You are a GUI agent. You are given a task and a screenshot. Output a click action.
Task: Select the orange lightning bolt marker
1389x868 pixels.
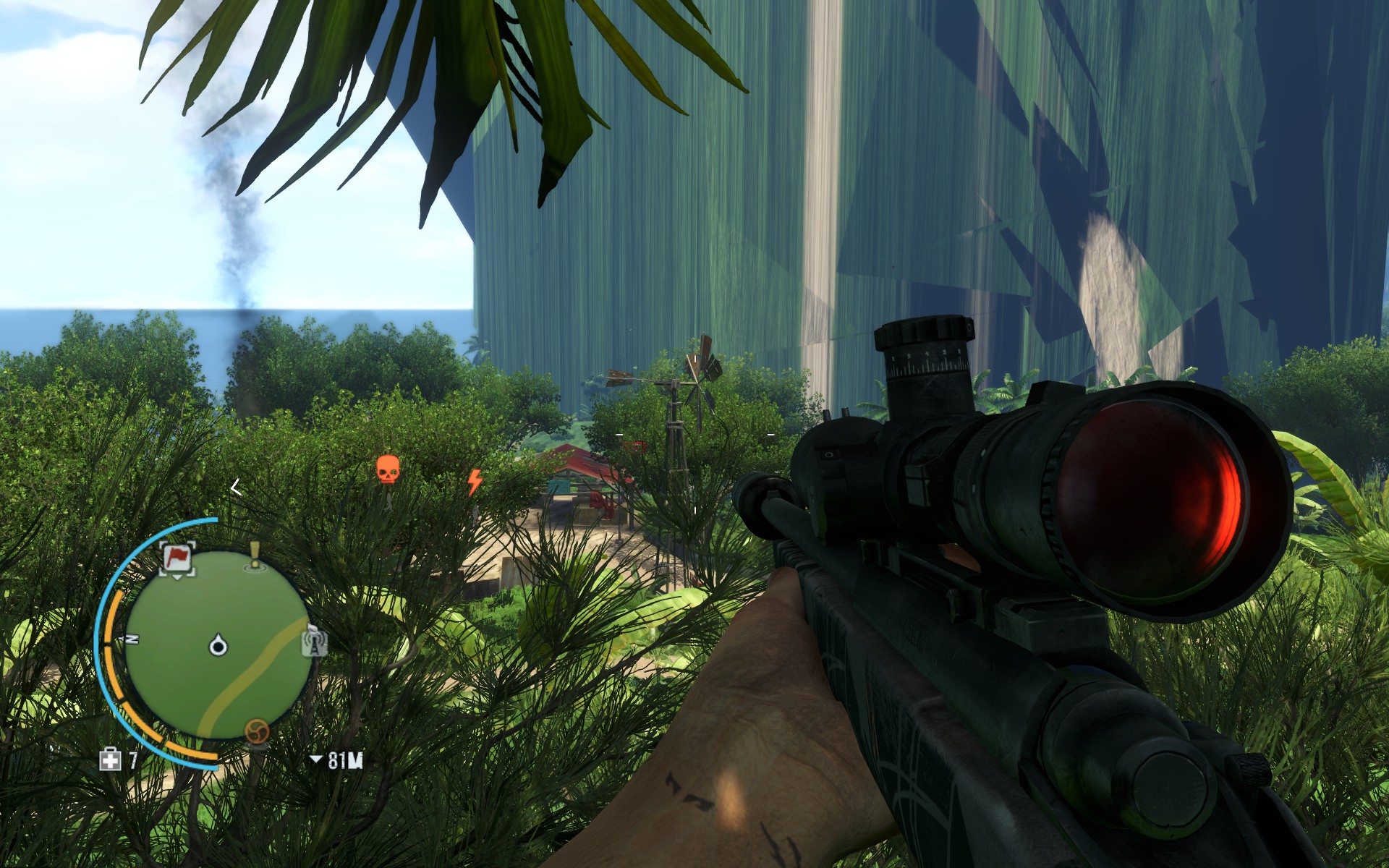pos(475,482)
